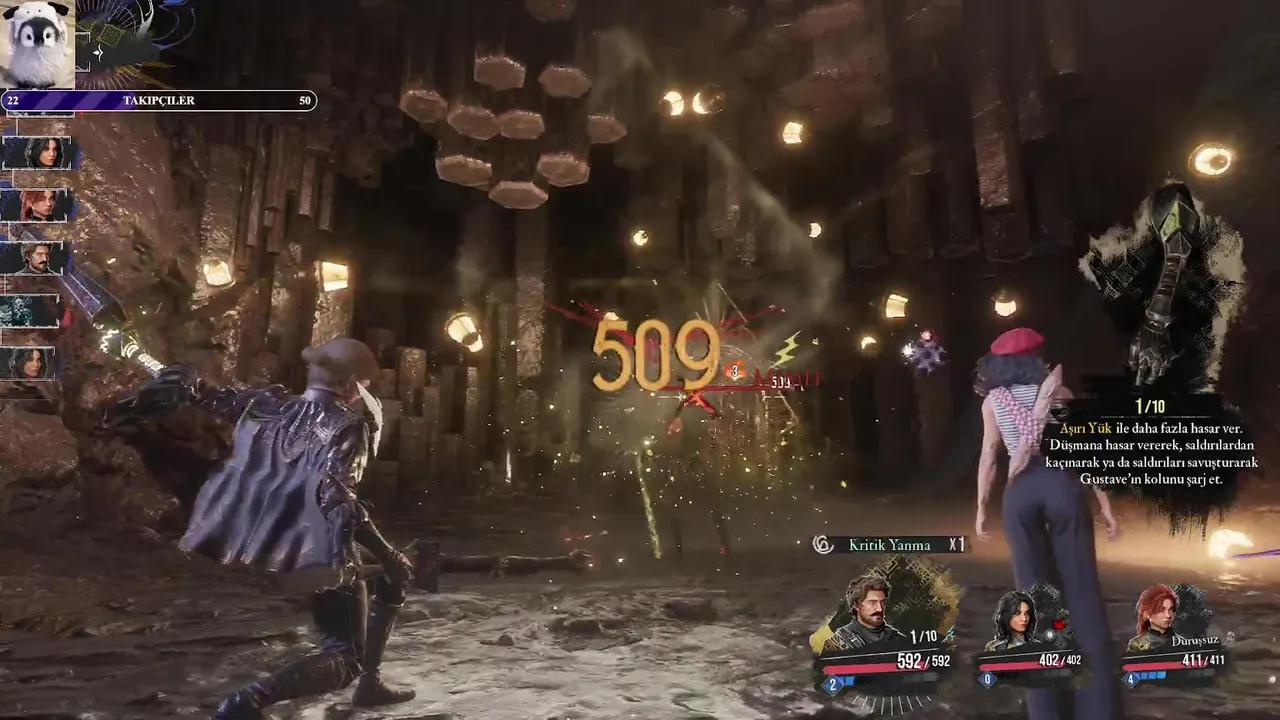Click the x1 multiplier beside Kritik Yanma
1280x720 pixels.
click(x=956, y=545)
